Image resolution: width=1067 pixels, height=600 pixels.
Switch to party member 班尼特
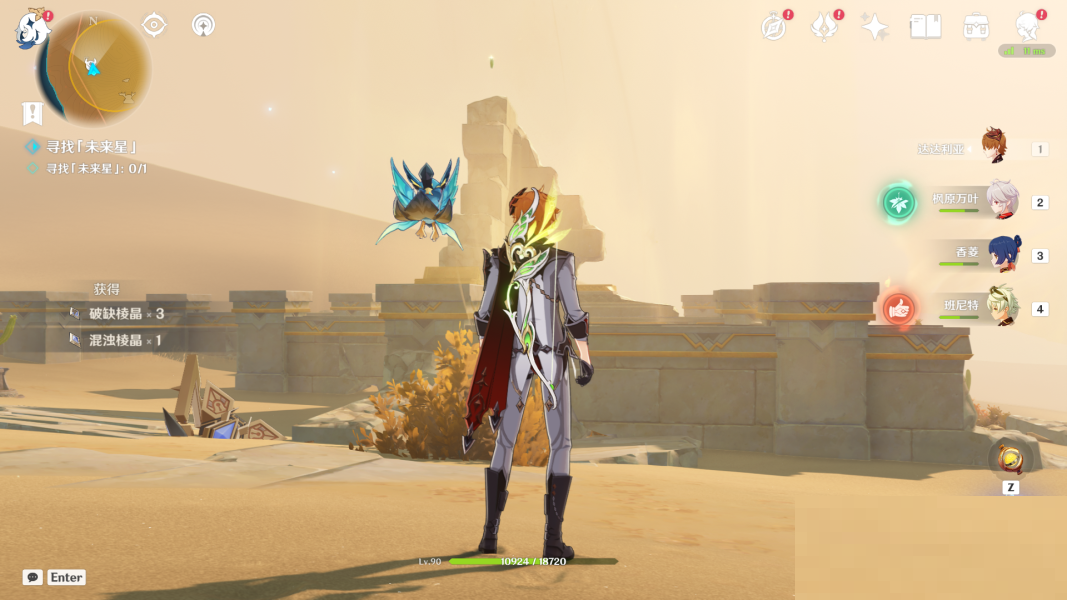point(1002,307)
